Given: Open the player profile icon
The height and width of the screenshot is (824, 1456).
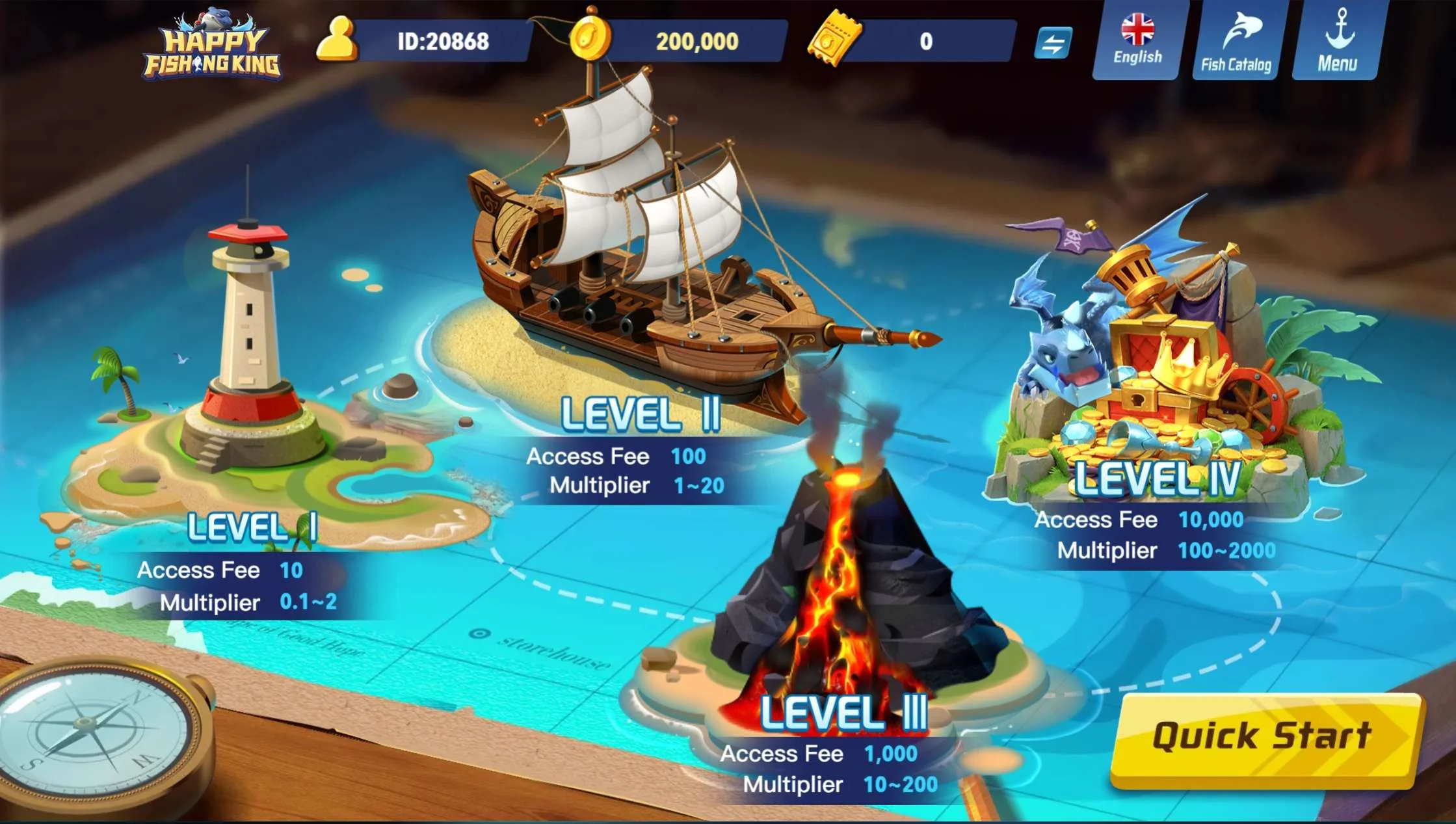Looking at the screenshot, I should click(337, 40).
